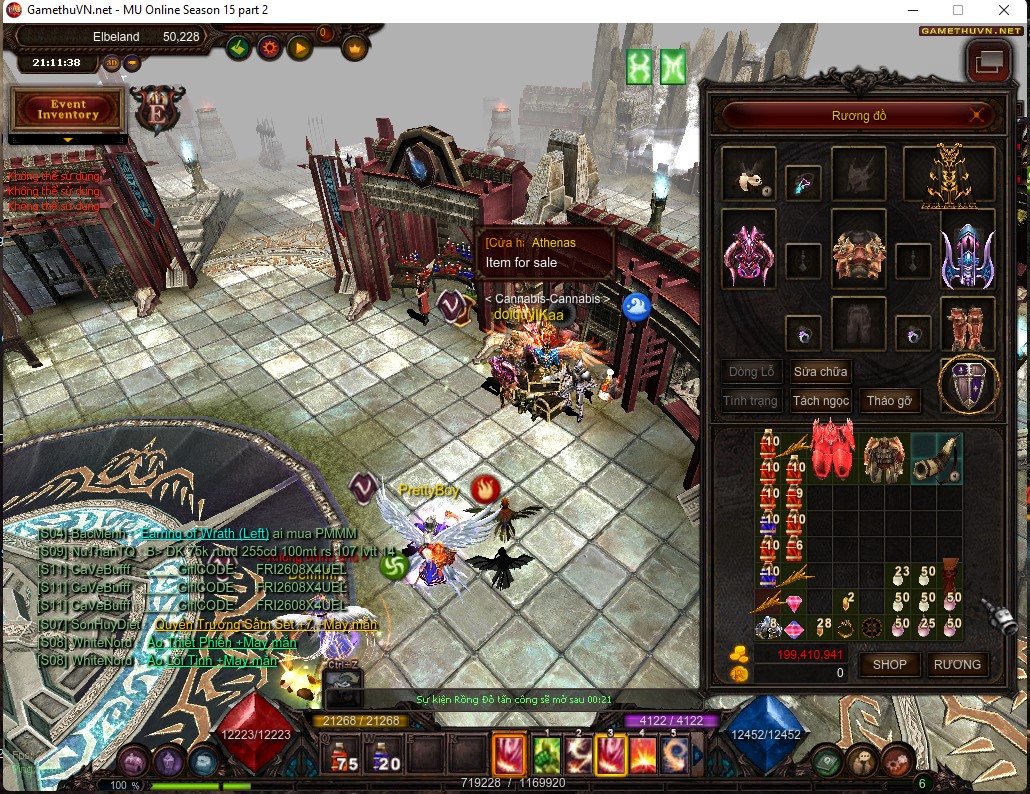The height and width of the screenshot is (794, 1030).
Task: Click the orange play arrow icon
Action: pos(299,47)
